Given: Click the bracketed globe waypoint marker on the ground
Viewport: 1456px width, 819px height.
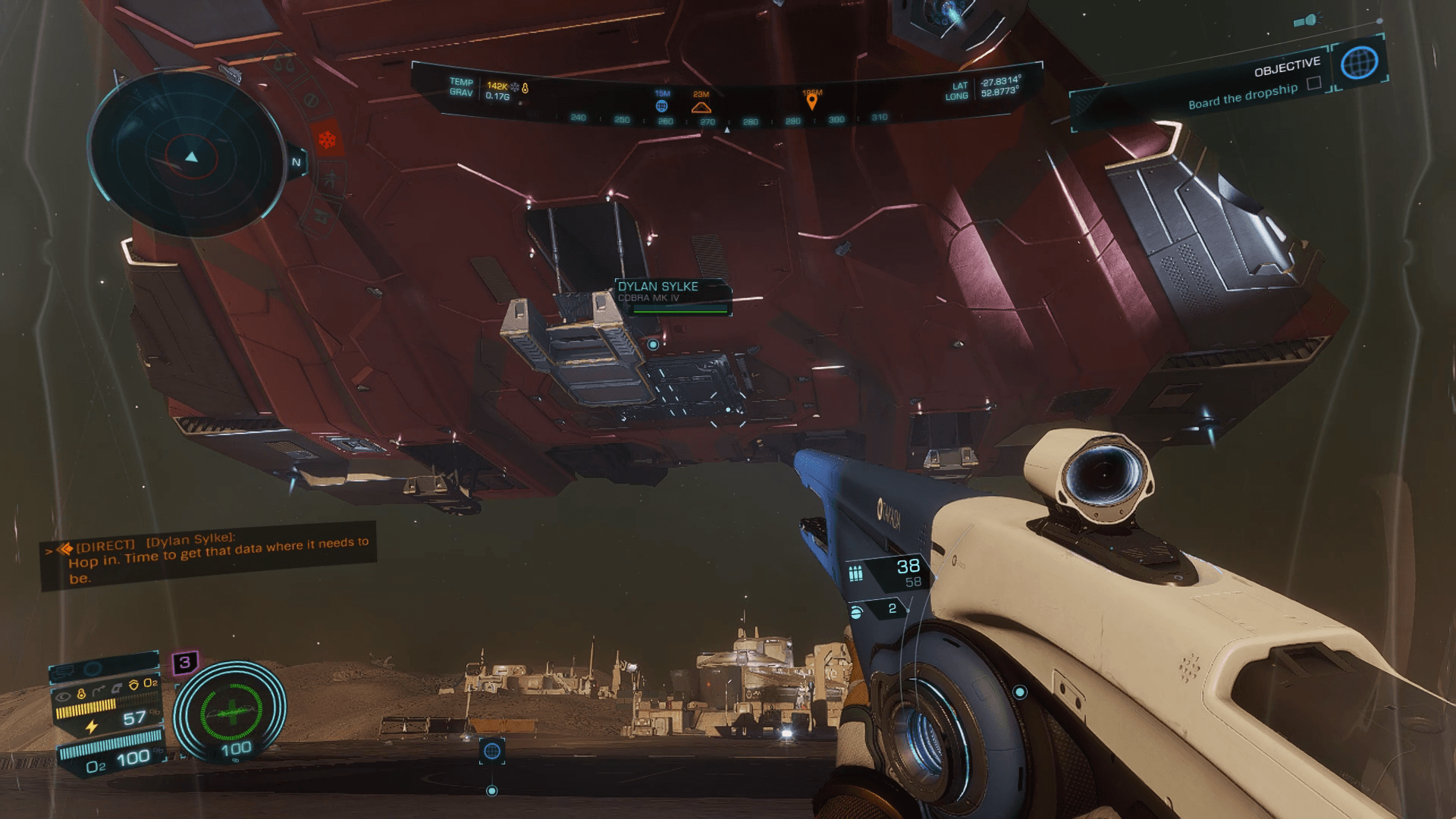Looking at the screenshot, I should pos(492,751).
